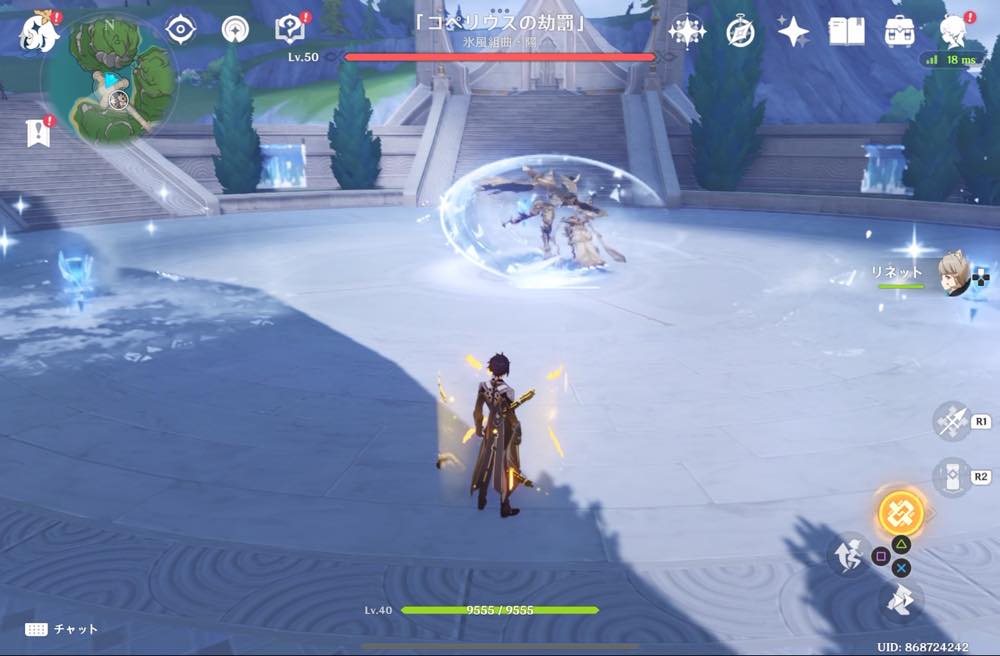The width and height of the screenshot is (1000, 656).
Task: Use the spear elemental skill icon
Action: click(x=951, y=421)
